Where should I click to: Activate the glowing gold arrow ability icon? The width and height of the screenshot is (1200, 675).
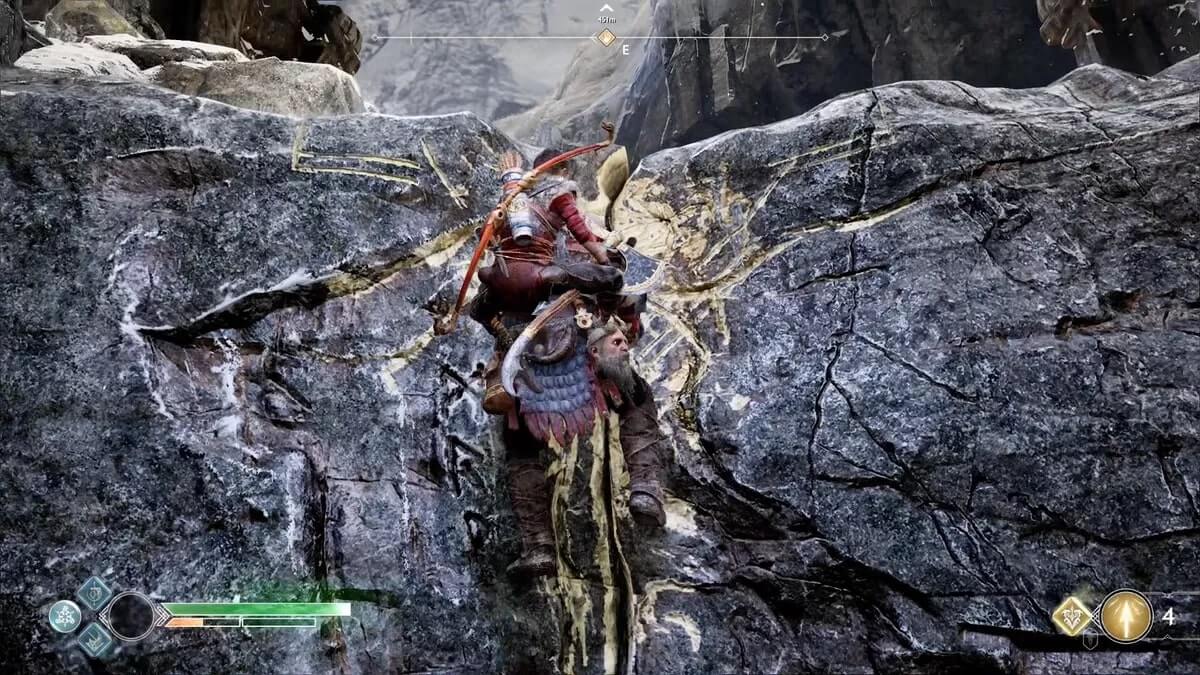pos(1126,616)
